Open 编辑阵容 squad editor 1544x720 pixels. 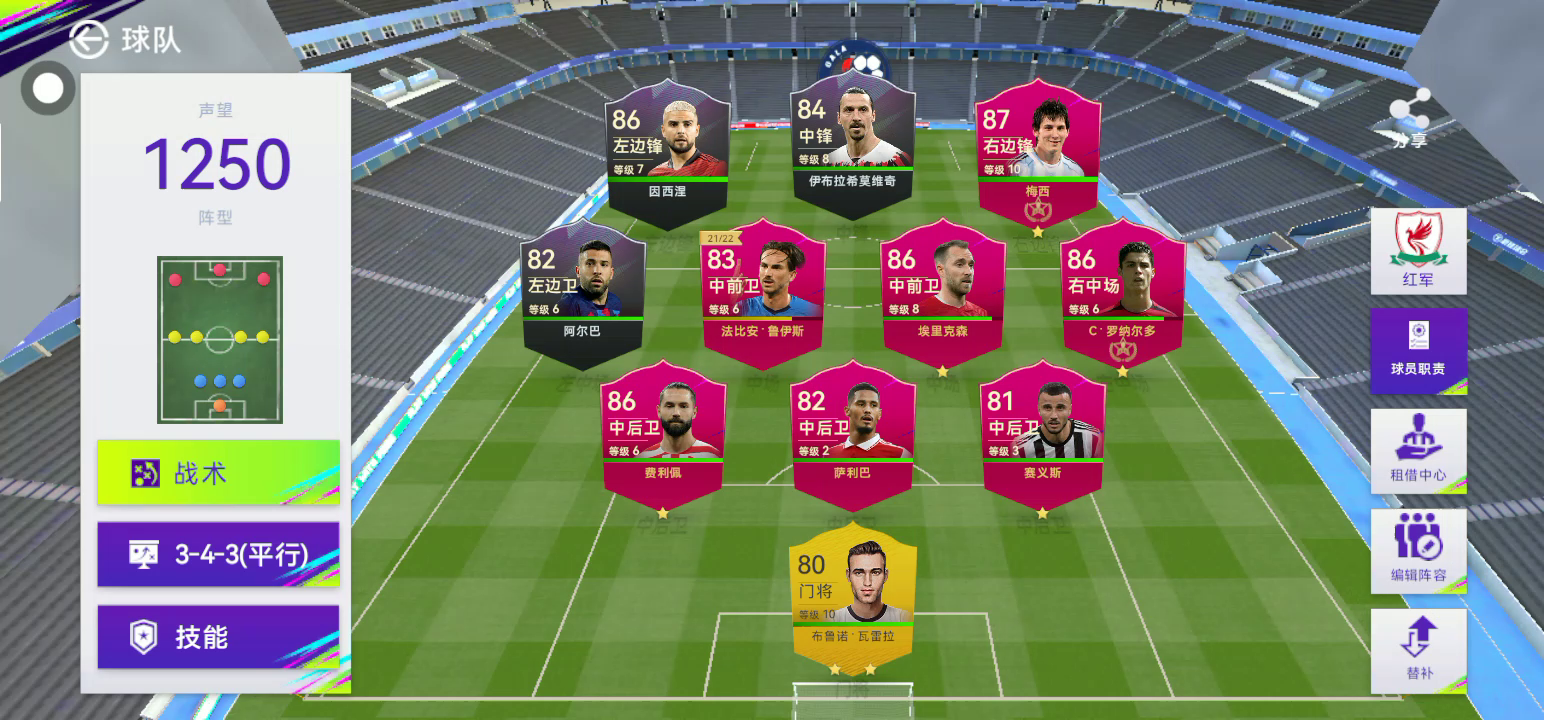[1418, 551]
